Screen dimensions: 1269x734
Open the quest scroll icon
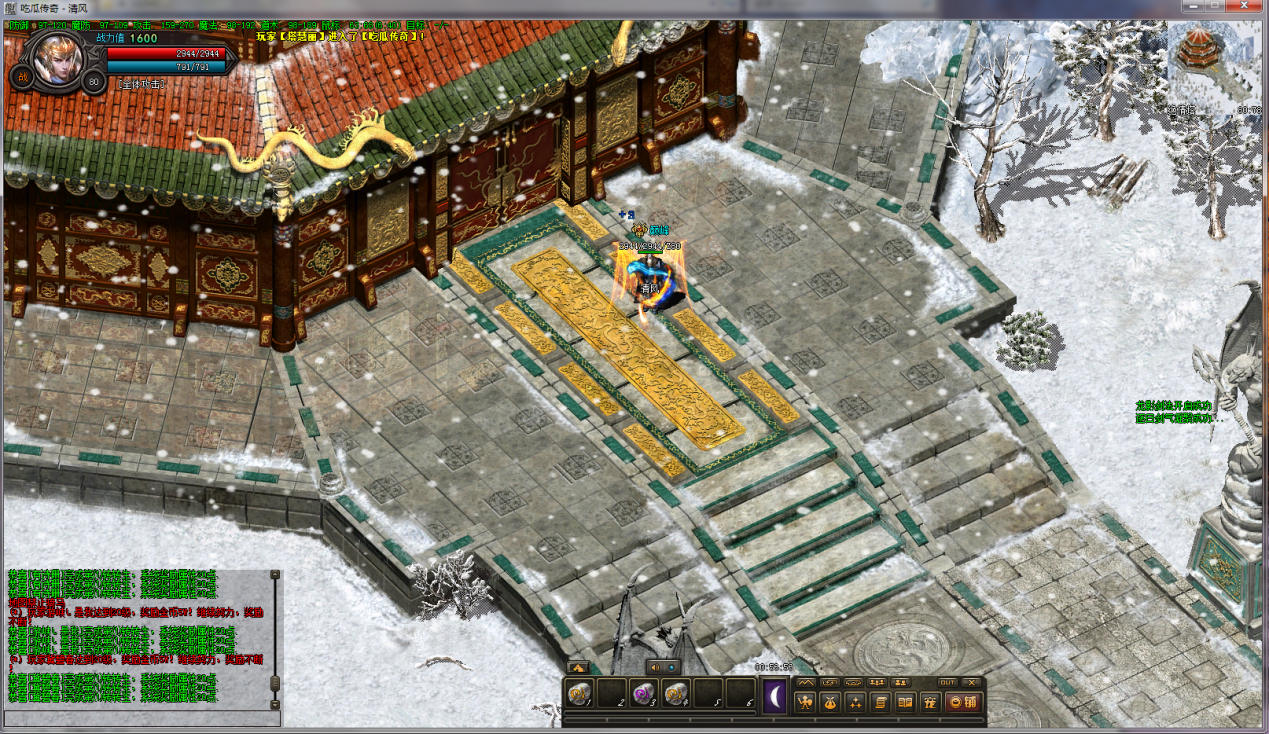[x=880, y=702]
